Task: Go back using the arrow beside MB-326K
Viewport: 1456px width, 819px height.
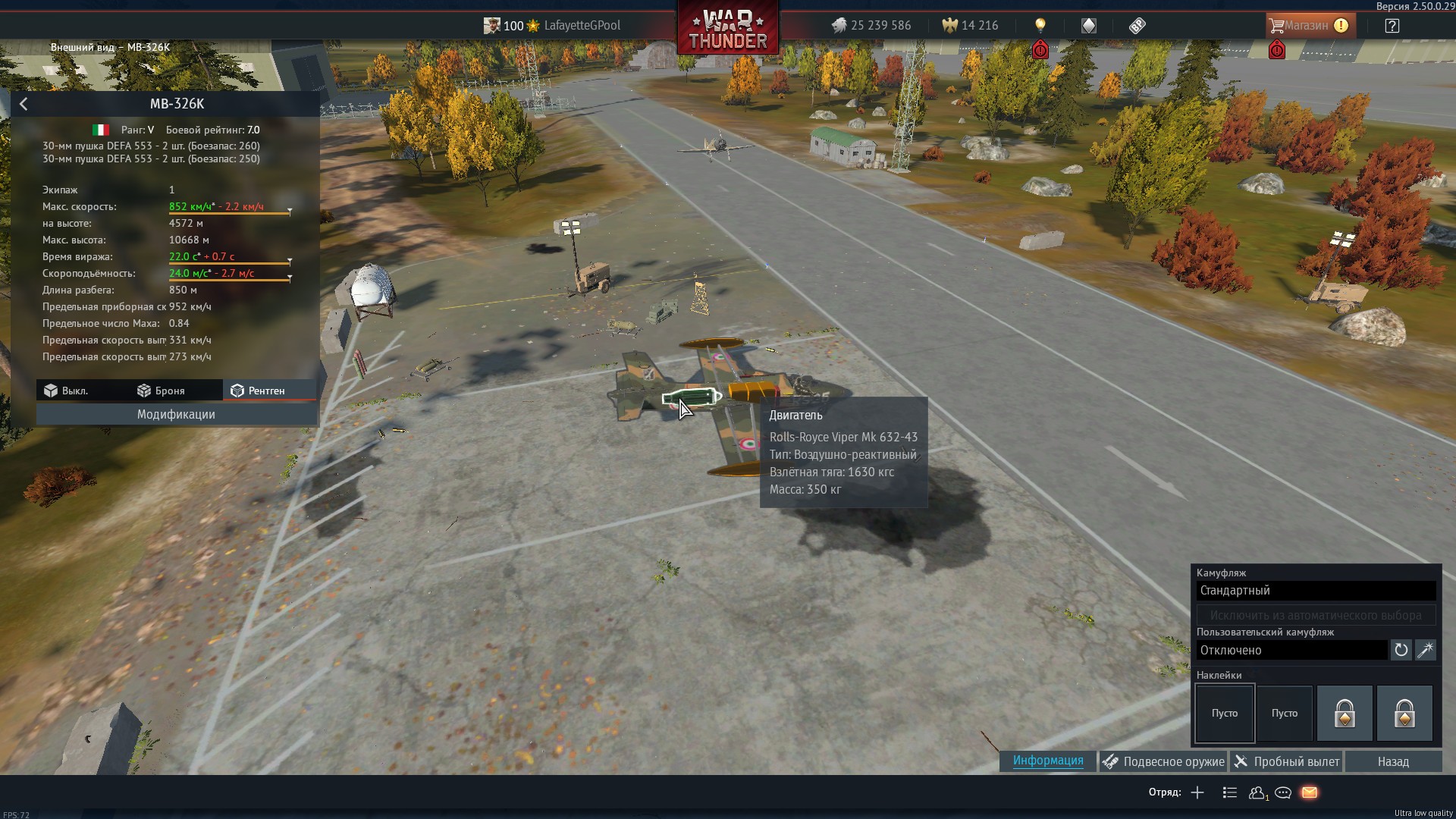Action: (x=24, y=104)
